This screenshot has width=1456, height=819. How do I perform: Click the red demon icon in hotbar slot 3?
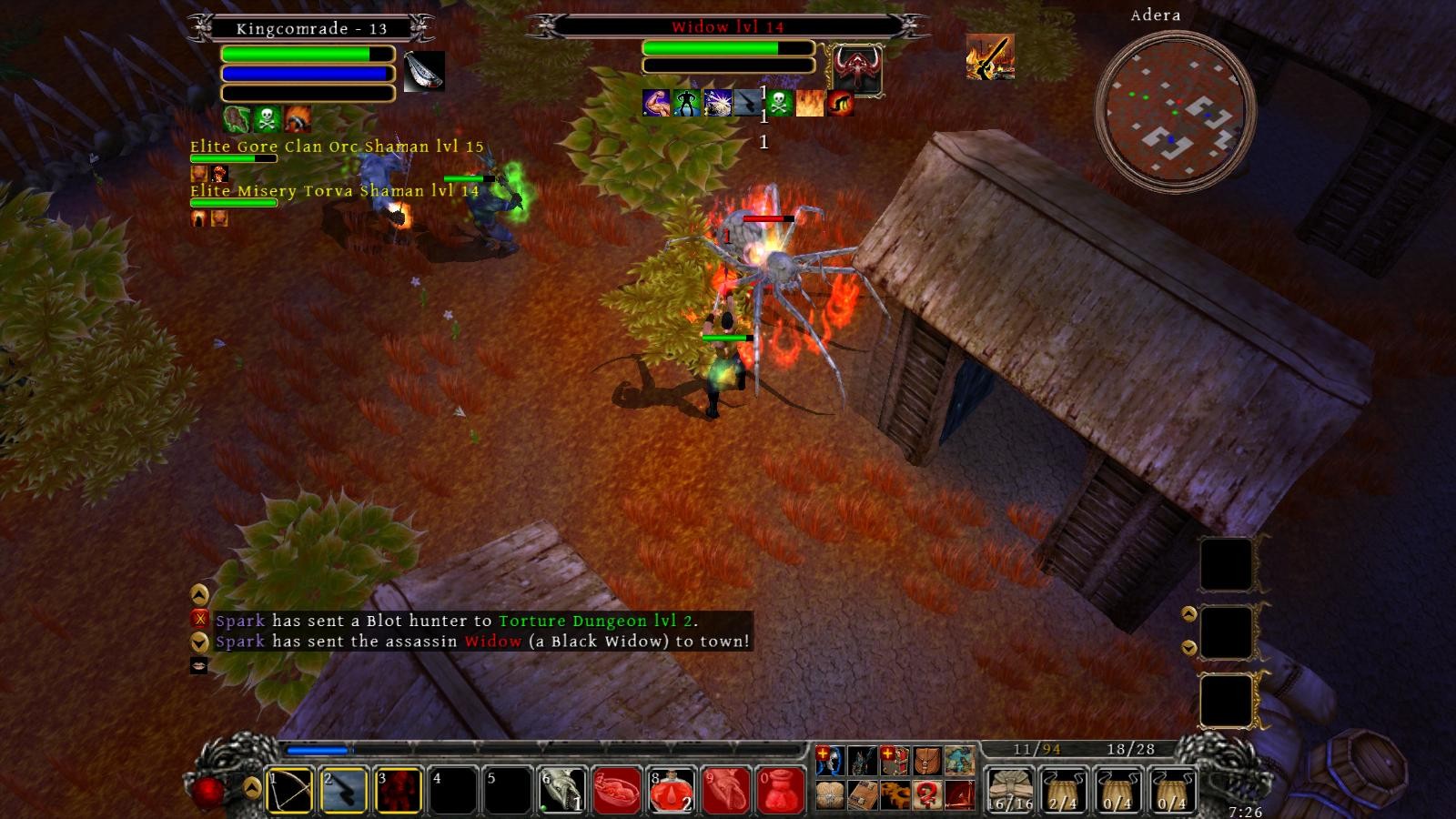coord(400,790)
